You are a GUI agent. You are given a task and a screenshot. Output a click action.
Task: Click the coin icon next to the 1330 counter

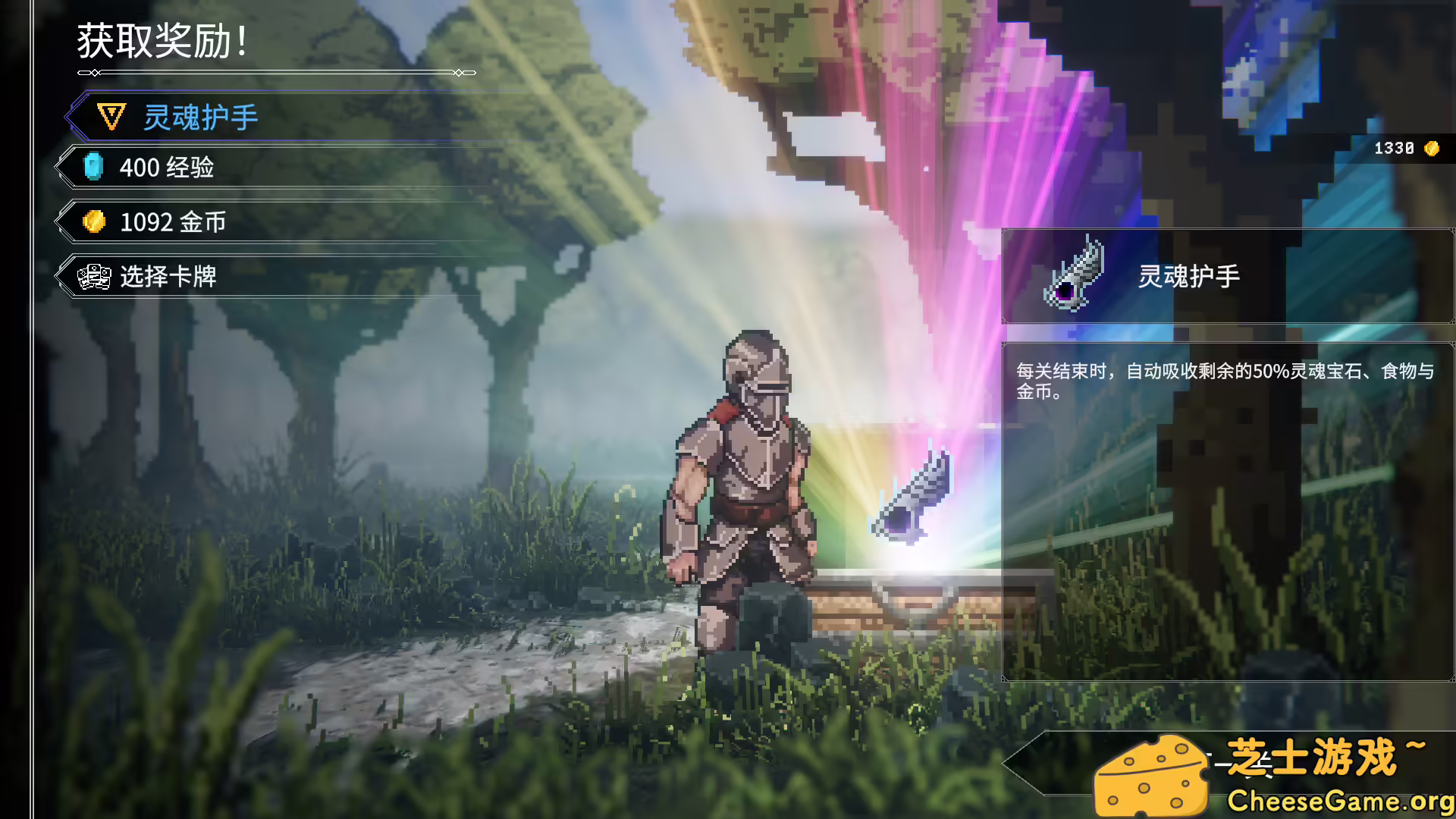pos(1432,149)
